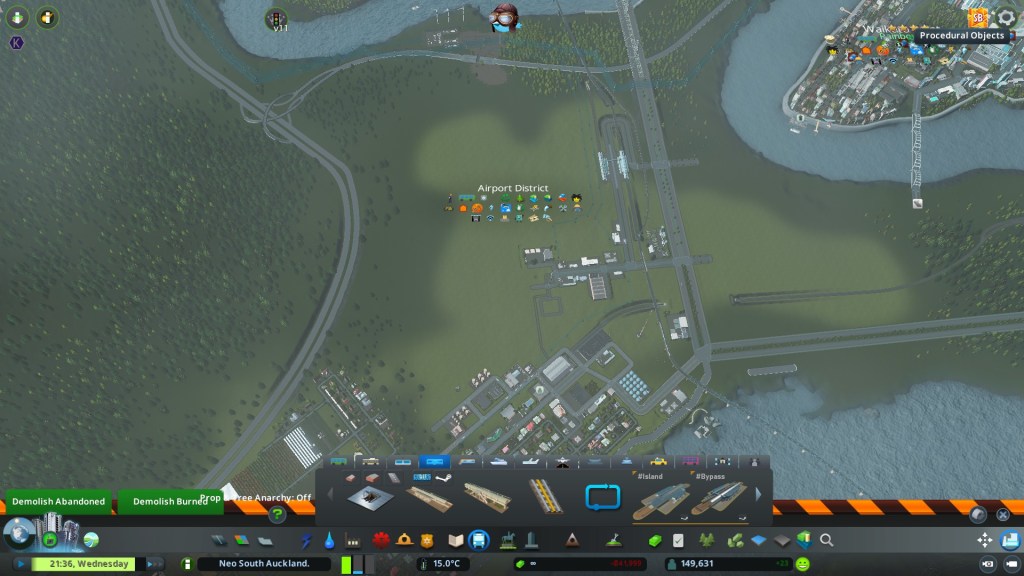Open the electricity build menu
This screenshot has width=1024, height=576.
coord(307,540)
